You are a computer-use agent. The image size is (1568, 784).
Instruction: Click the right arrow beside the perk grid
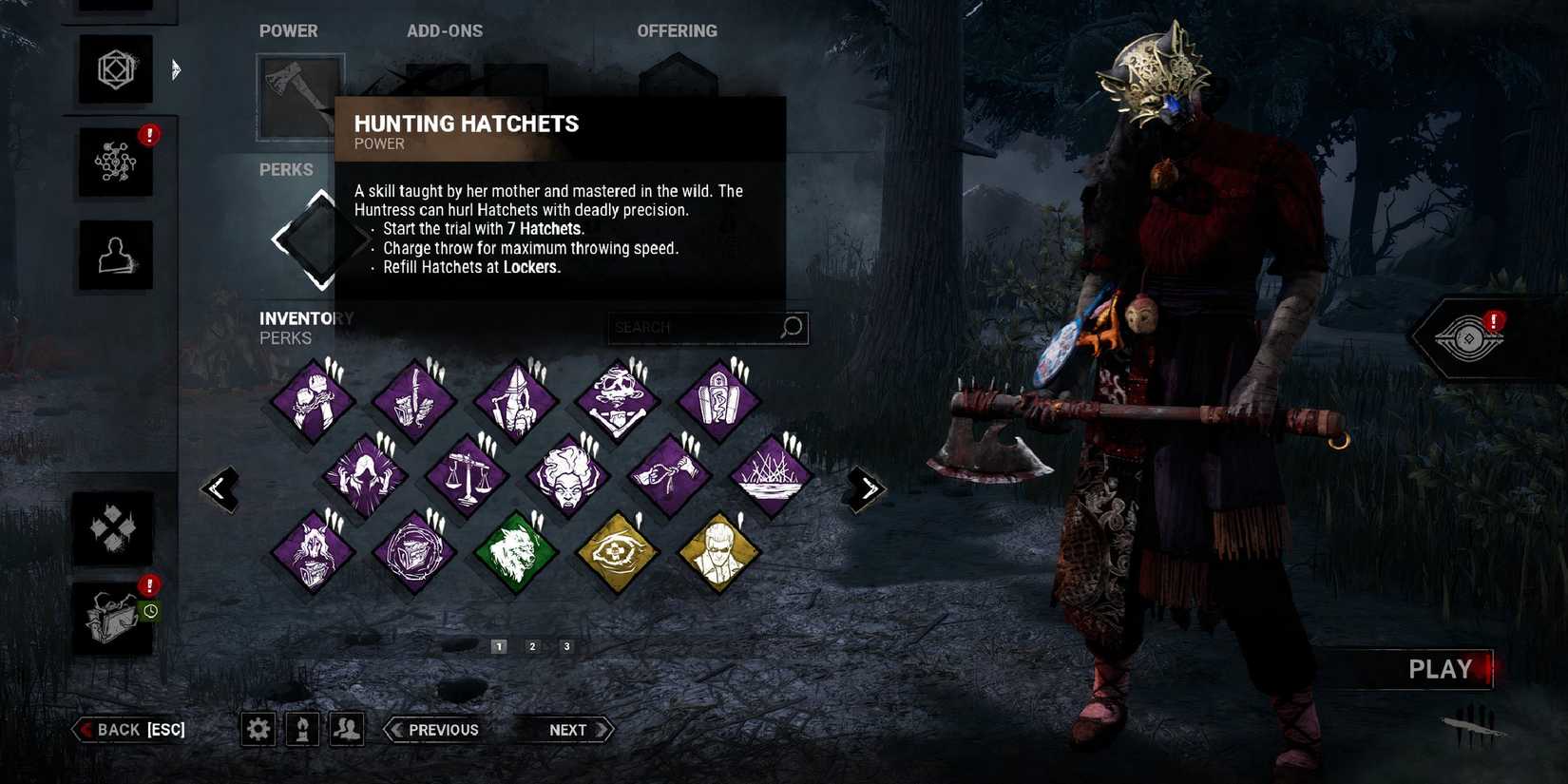866,488
